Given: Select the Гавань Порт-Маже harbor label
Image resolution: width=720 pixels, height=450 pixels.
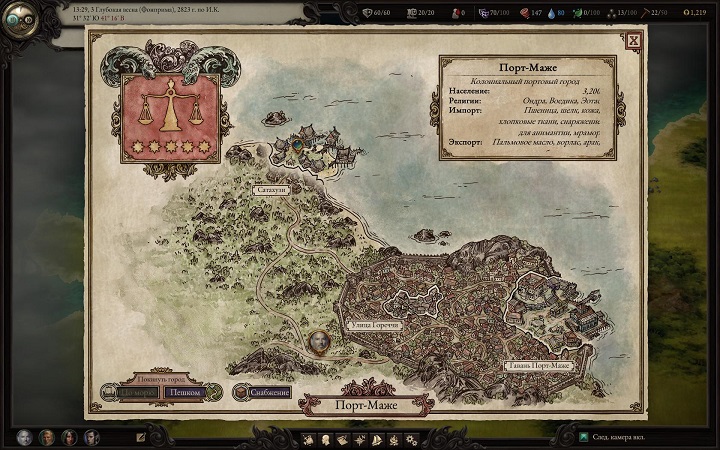Looking at the screenshot, I should [x=538, y=365].
